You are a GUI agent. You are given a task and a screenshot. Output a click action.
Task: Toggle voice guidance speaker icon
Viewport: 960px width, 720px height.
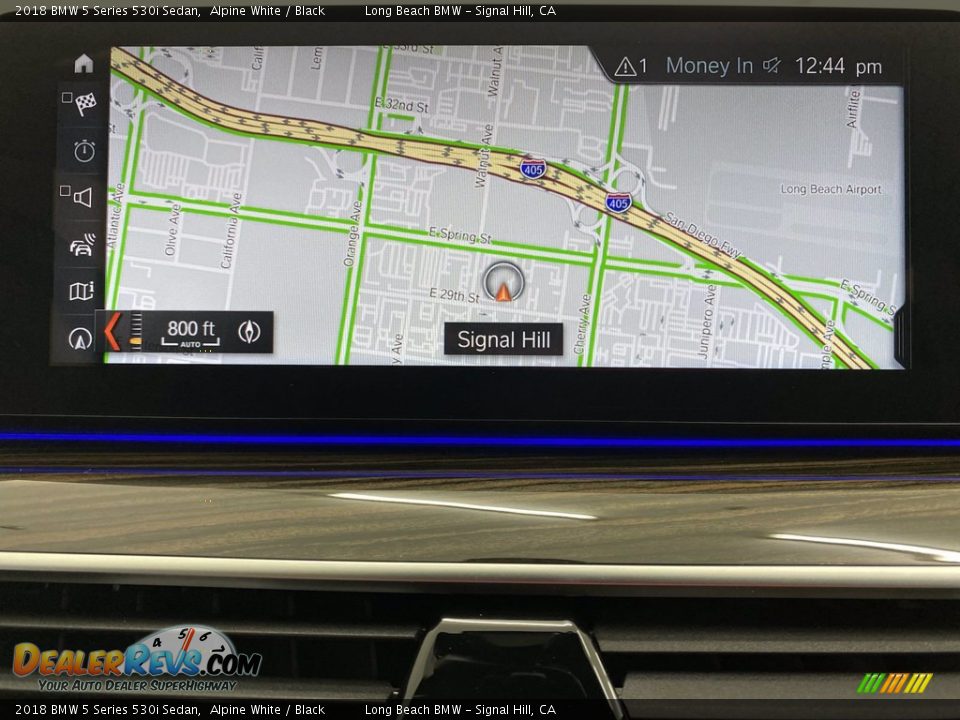[x=82, y=197]
